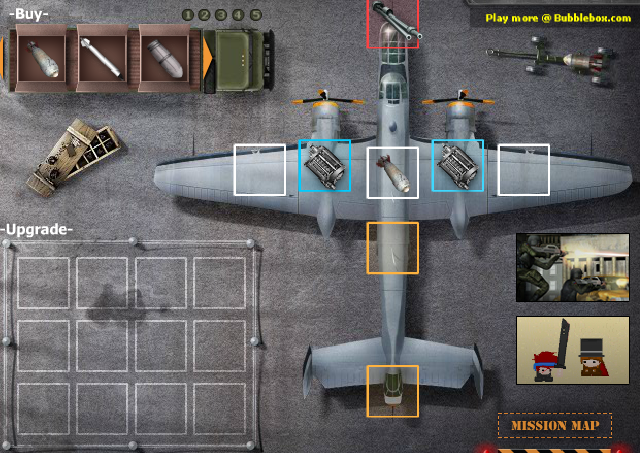Choose the far left white wing slot
This screenshot has height=453, width=640.
point(260,169)
